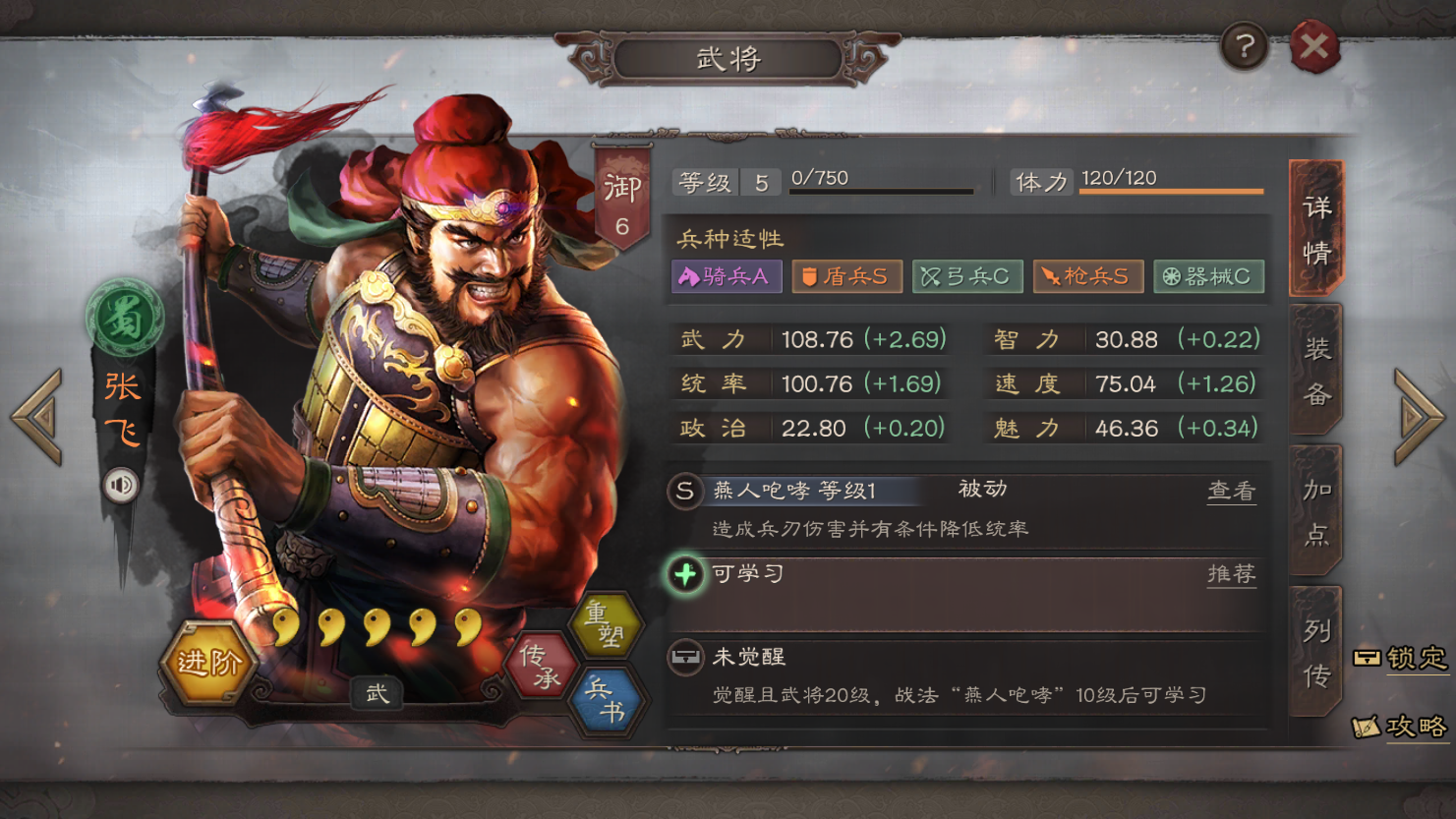This screenshot has width=1456, height=819.
Task: Select the 弓兵C archer aptitude icon
Action: pos(968,276)
